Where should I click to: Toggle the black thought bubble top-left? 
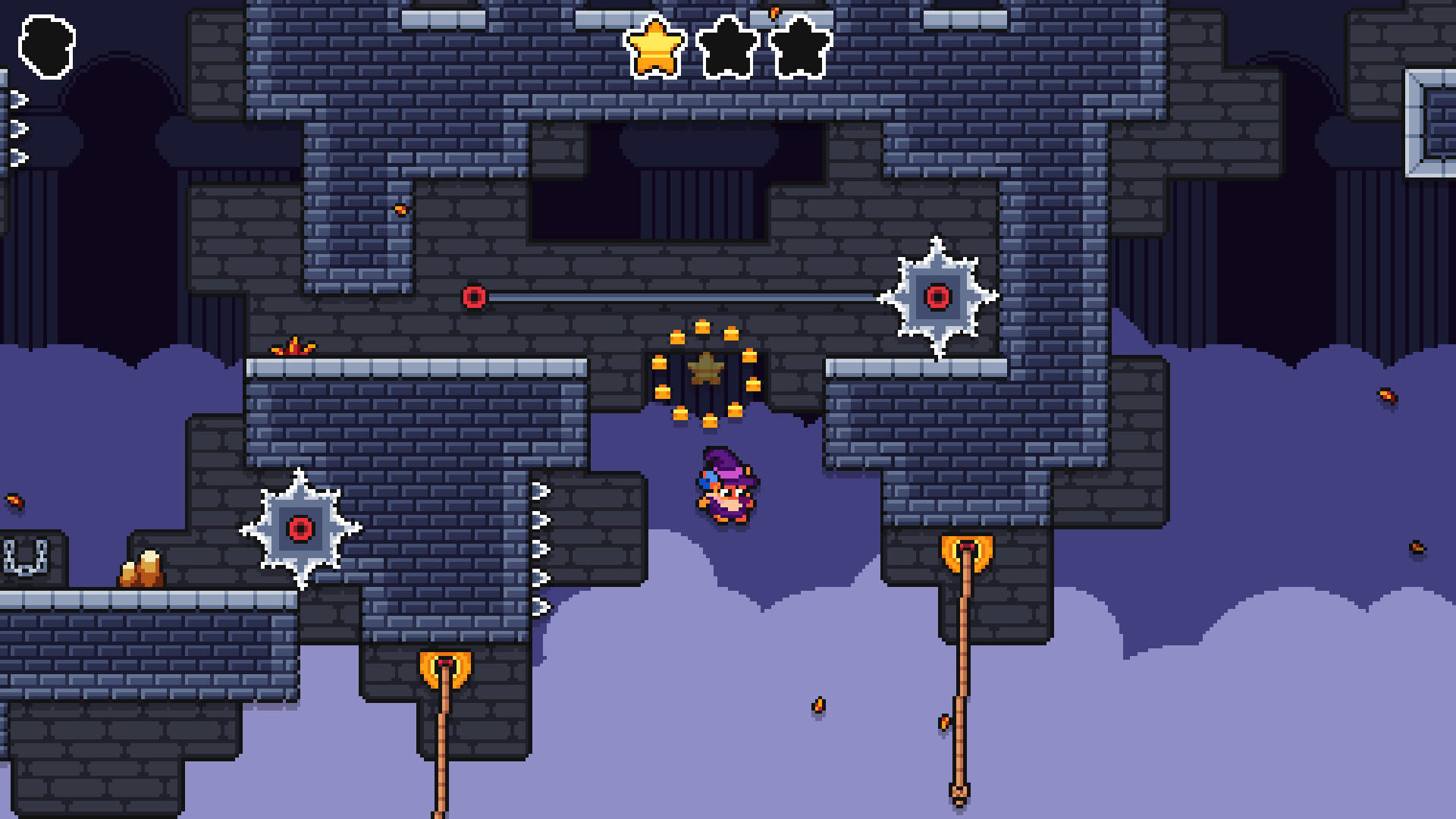tap(47, 45)
